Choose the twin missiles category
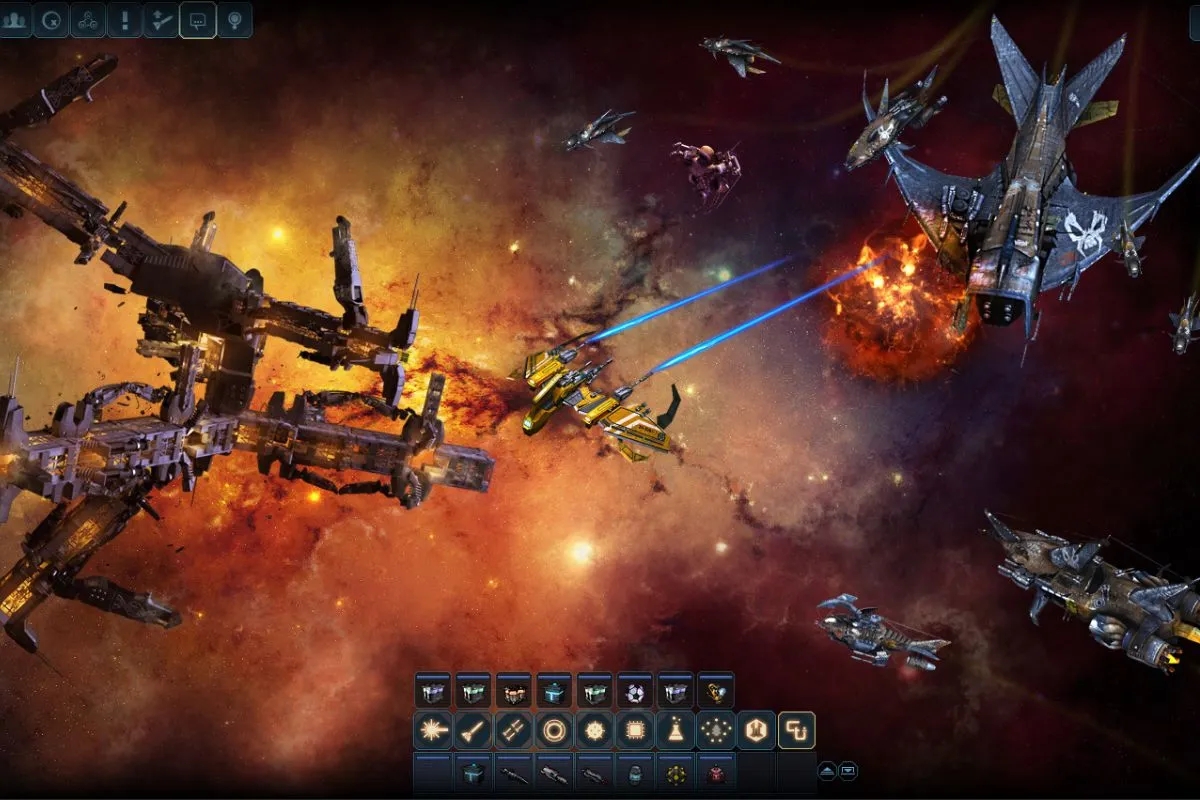This screenshot has height=800, width=1200. click(x=513, y=730)
